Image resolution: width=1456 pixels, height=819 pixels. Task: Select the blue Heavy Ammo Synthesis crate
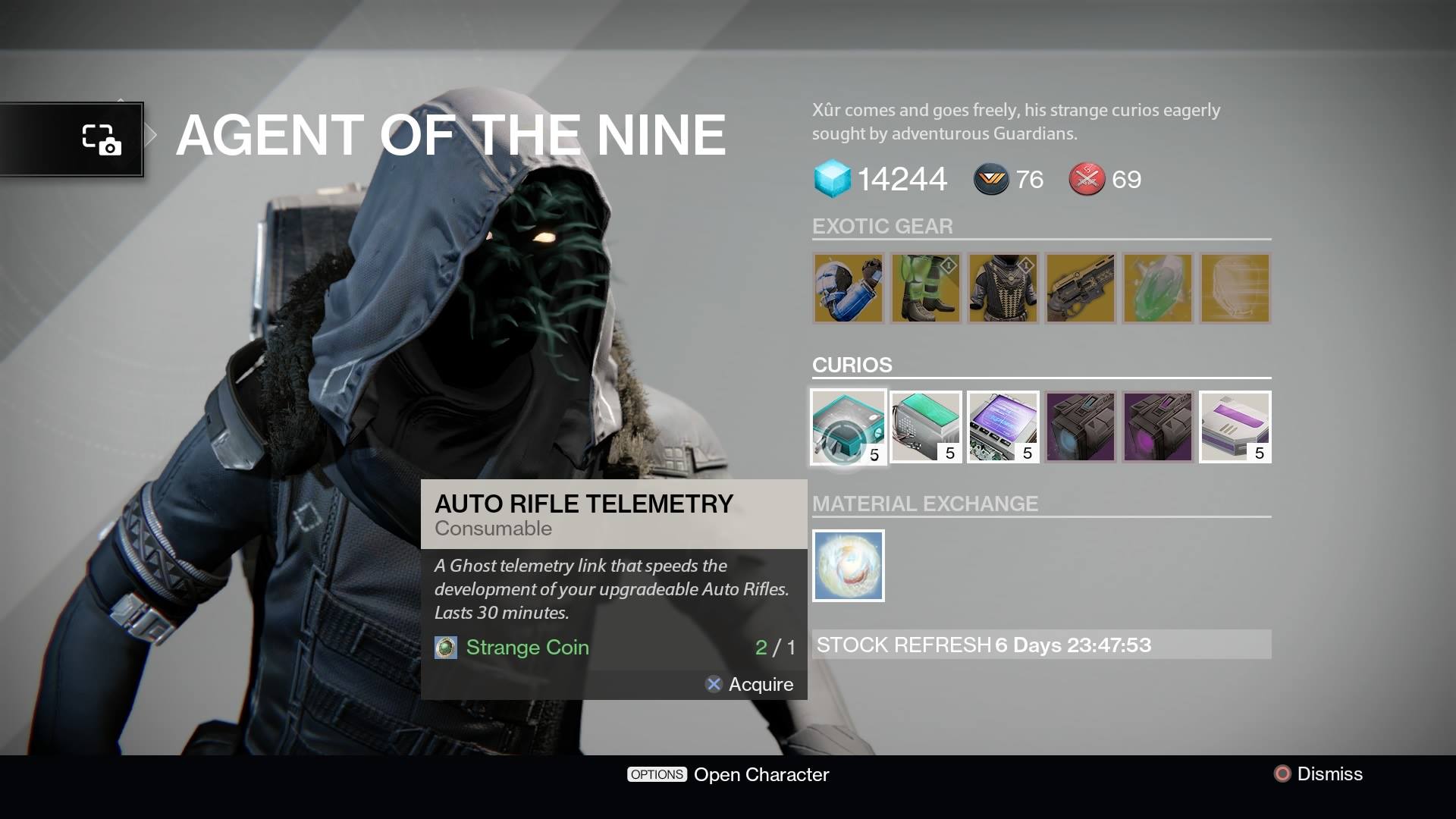1080,426
